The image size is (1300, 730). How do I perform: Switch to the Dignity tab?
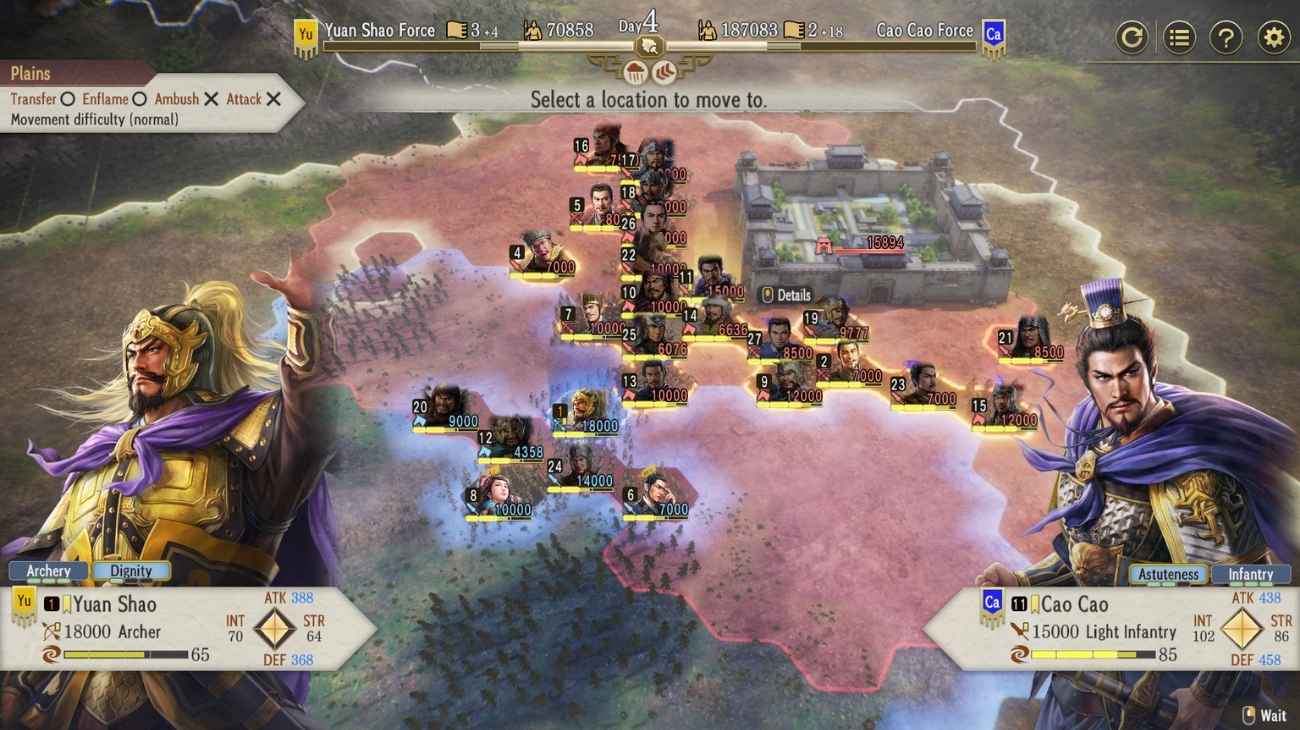[x=134, y=571]
